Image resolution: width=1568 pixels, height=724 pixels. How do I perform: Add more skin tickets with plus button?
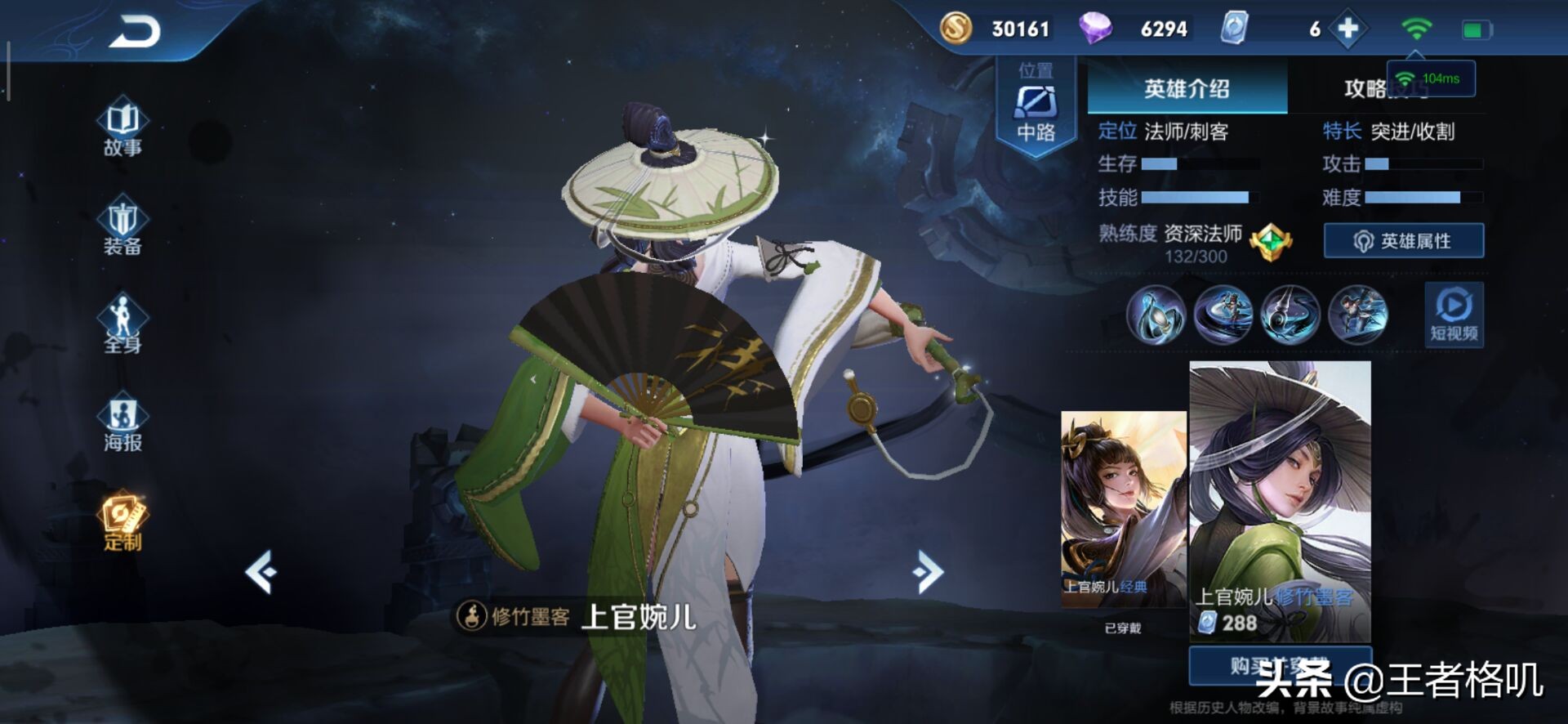1347,29
